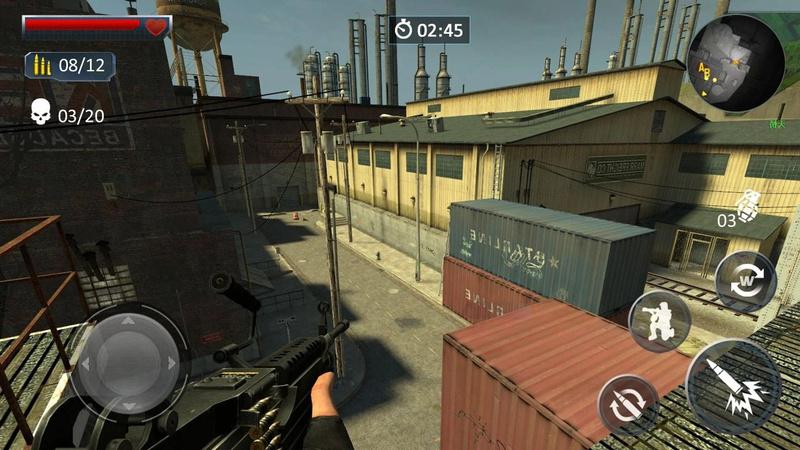Switch weapon using the W swap button

tap(745, 280)
